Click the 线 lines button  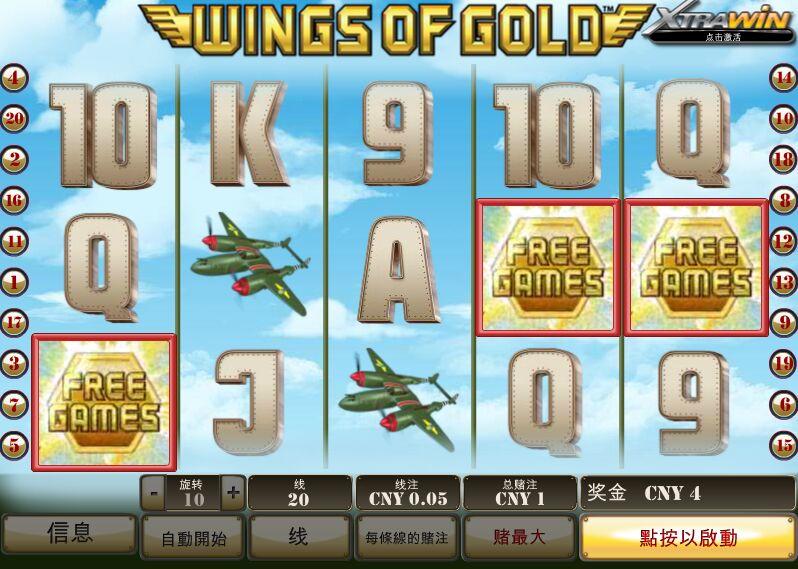pyautogui.click(x=298, y=538)
